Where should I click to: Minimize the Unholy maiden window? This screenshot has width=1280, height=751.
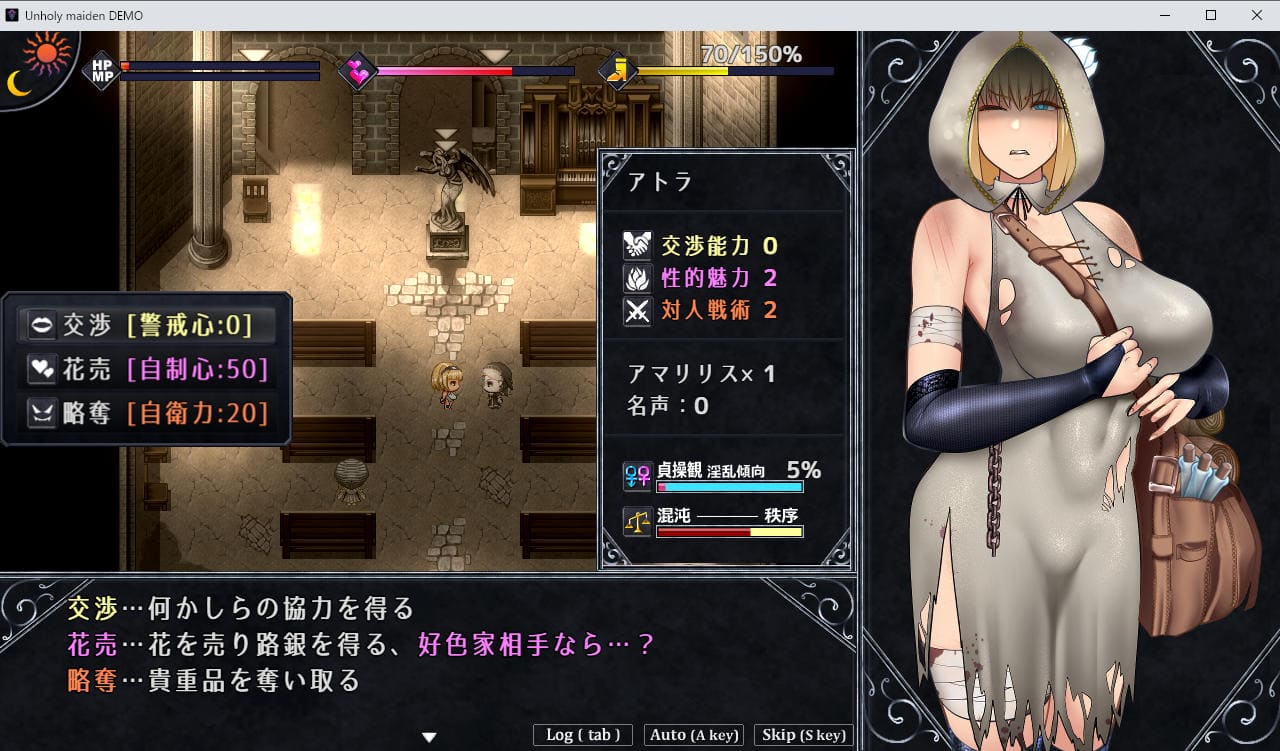tap(1165, 15)
